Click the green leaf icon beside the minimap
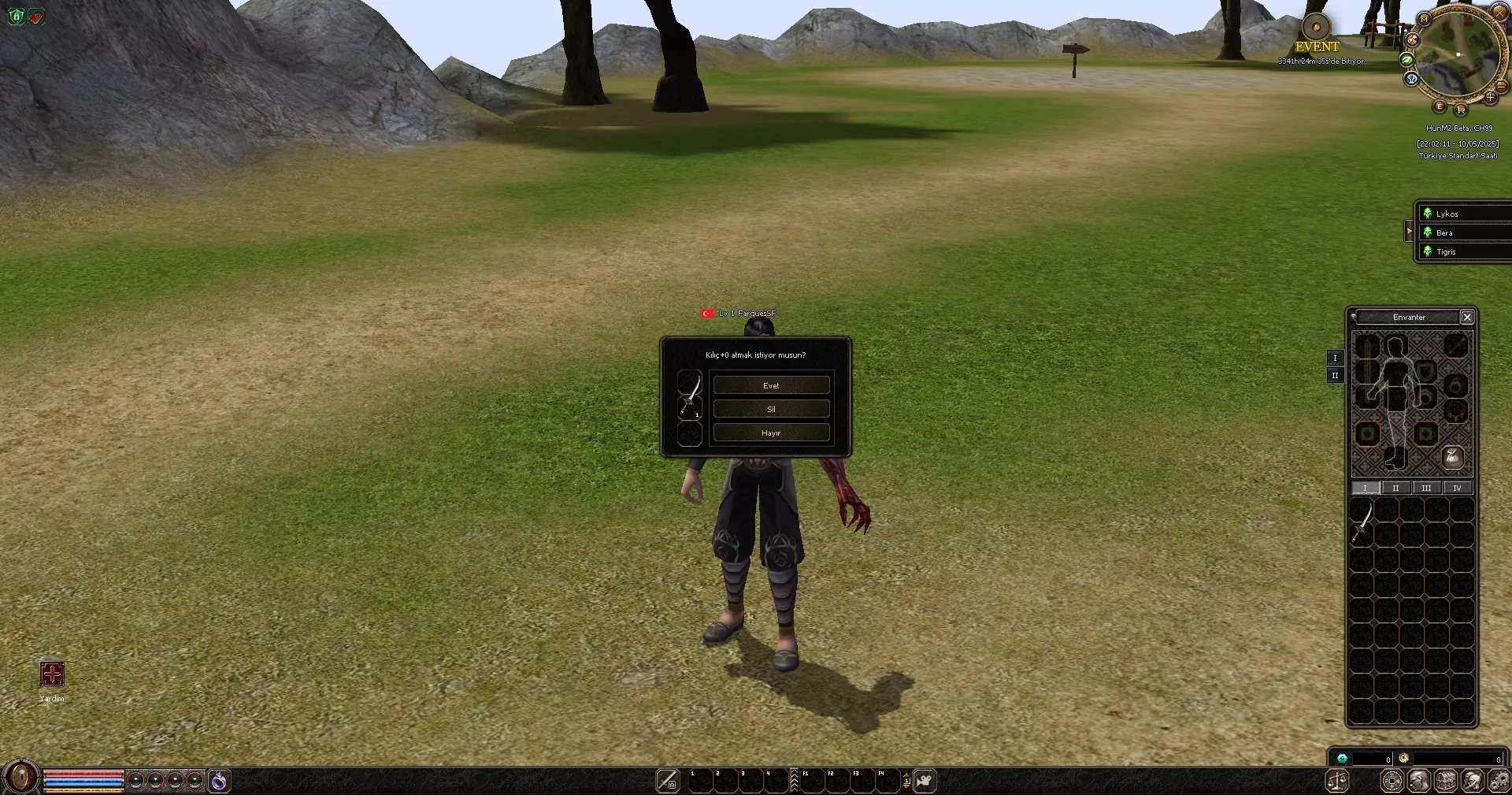The width and height of the screenshot is (1512, 795). point(1408,60)
